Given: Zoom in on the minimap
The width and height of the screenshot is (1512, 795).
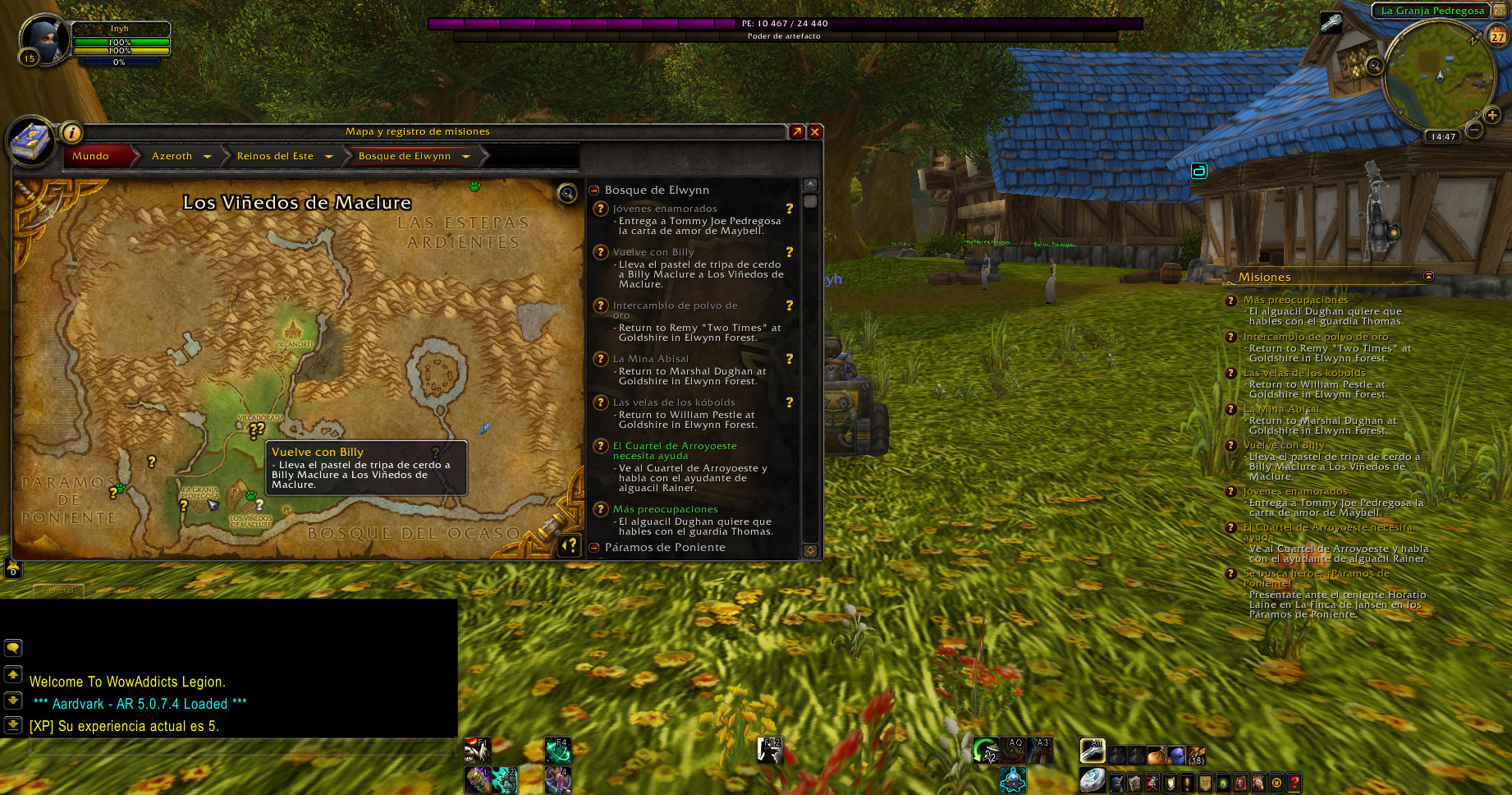Looking at the screenshot, I should click(1491, 116).
